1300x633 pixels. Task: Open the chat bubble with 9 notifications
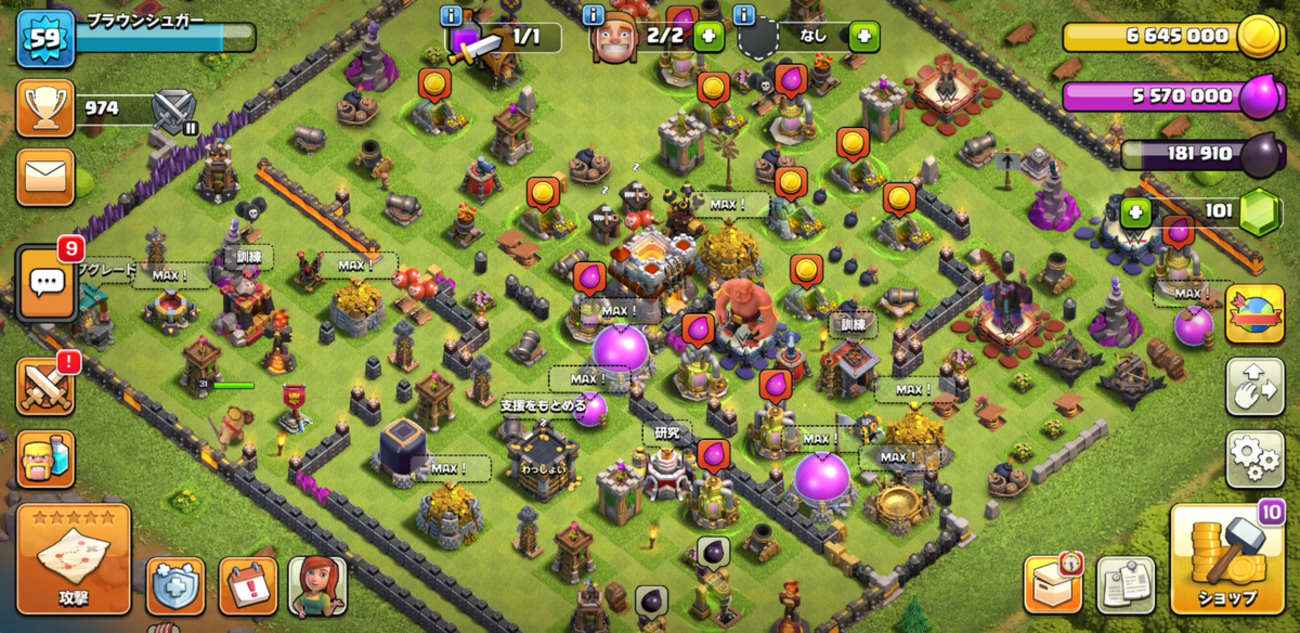coord(46,283)
